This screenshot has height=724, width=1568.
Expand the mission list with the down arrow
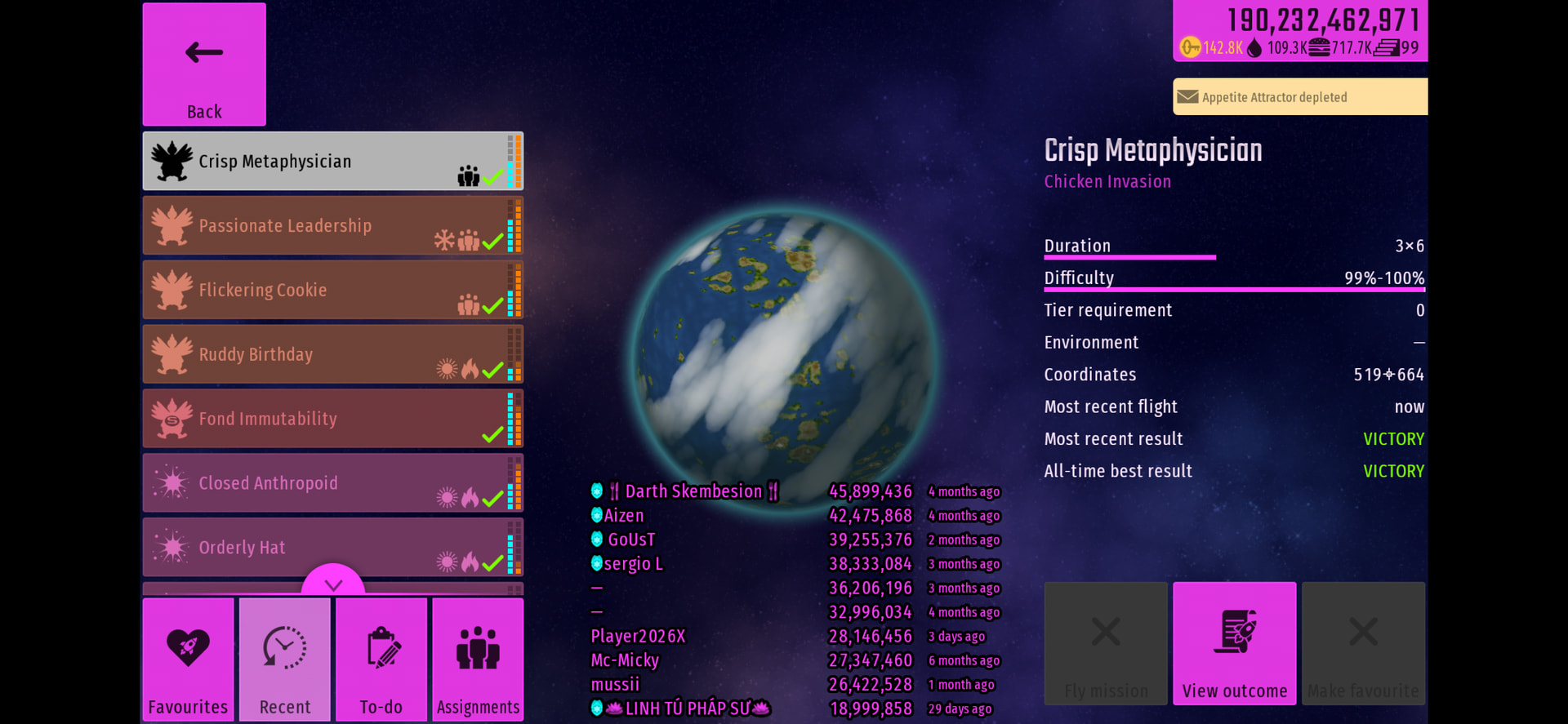[x=333, y=582]
